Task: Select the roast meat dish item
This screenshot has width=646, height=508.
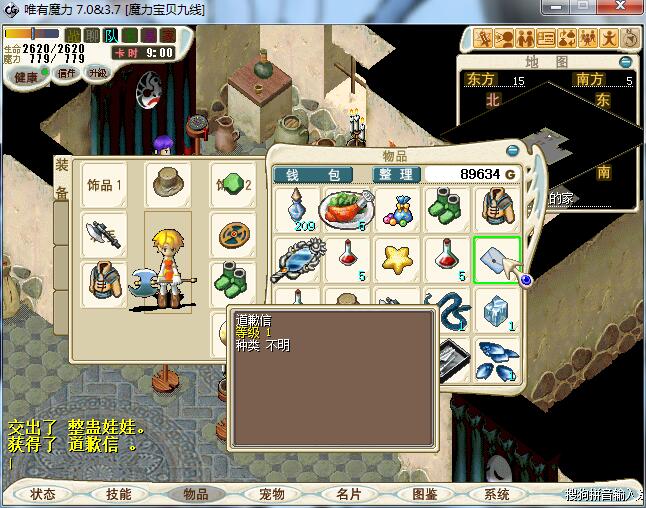Action: [346, 210]
